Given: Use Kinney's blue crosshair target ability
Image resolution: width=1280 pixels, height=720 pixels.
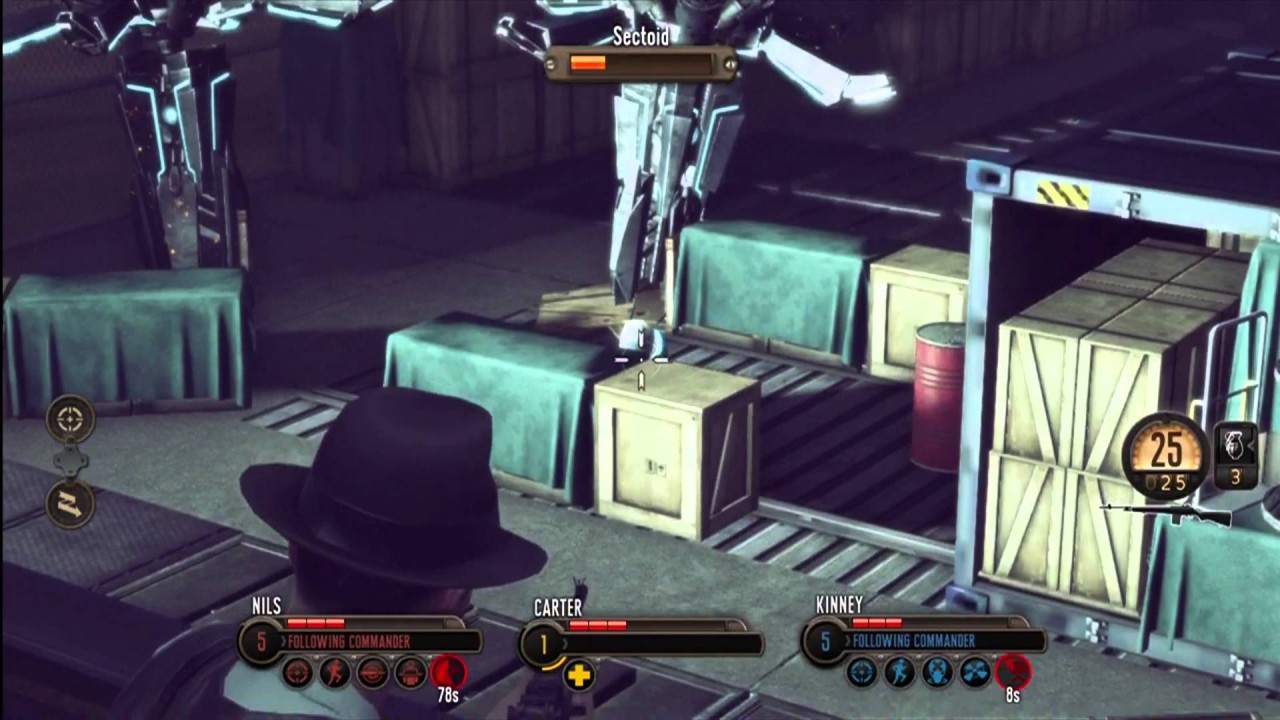Looking at the screenshot, I should pyautogui.click(x=861, y=672).
